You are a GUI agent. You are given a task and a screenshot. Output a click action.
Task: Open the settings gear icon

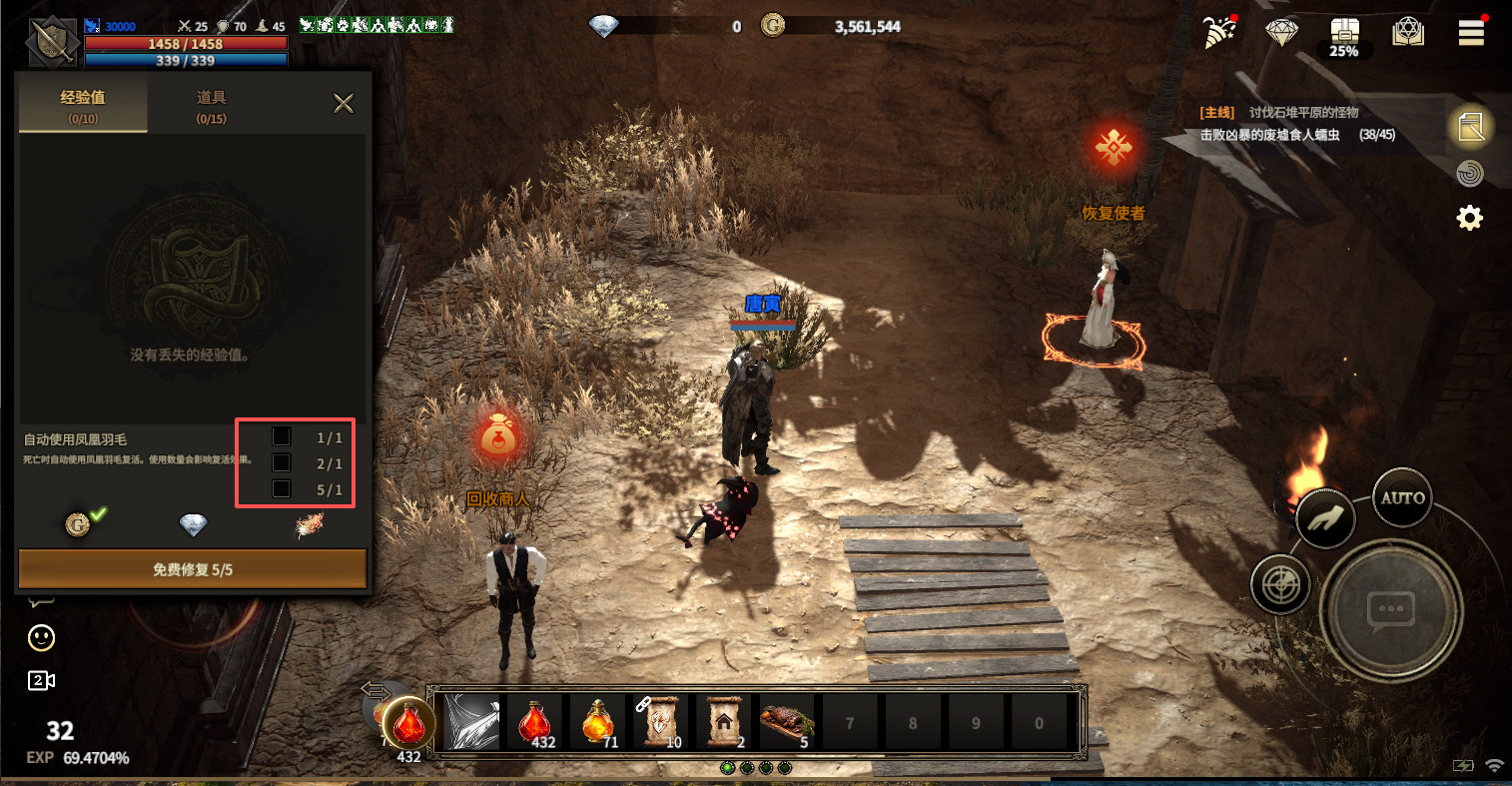click(1470, 218)
